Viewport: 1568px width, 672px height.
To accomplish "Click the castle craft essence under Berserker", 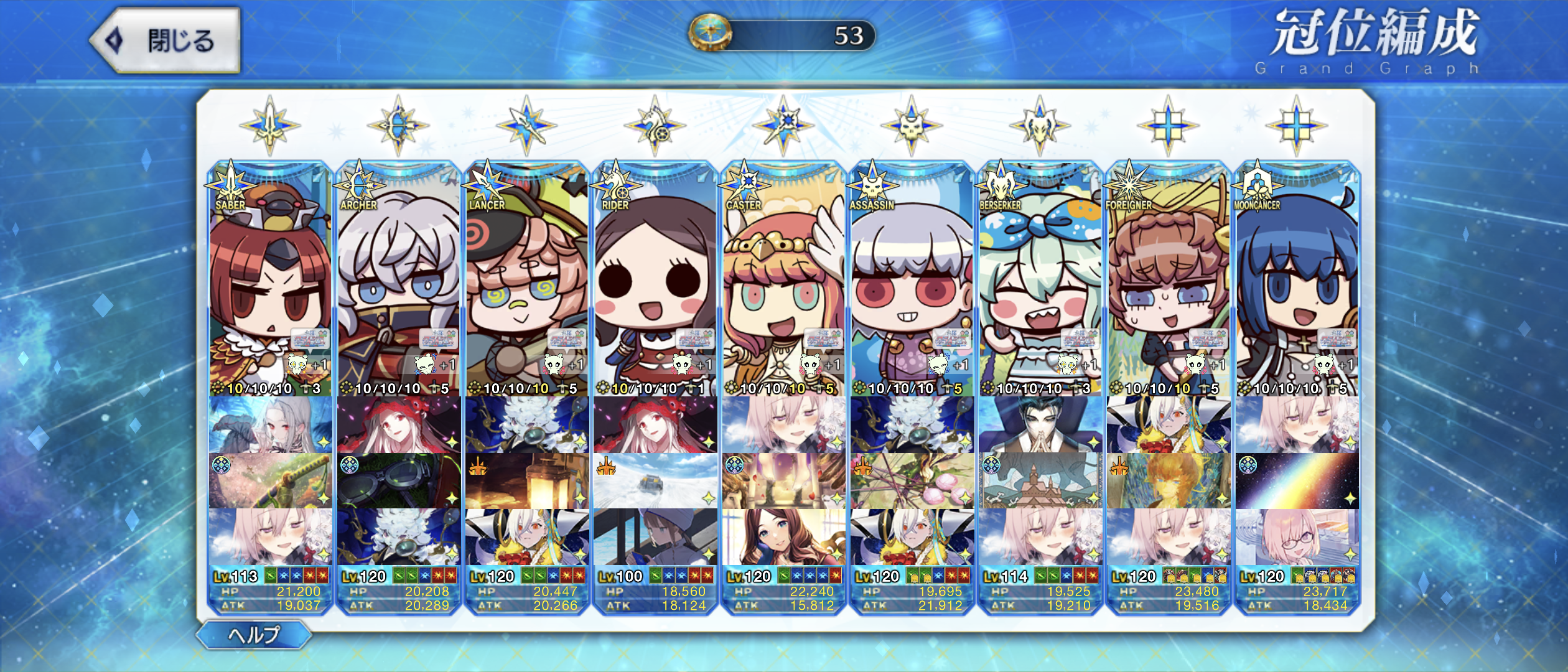I will [1039, 481].
